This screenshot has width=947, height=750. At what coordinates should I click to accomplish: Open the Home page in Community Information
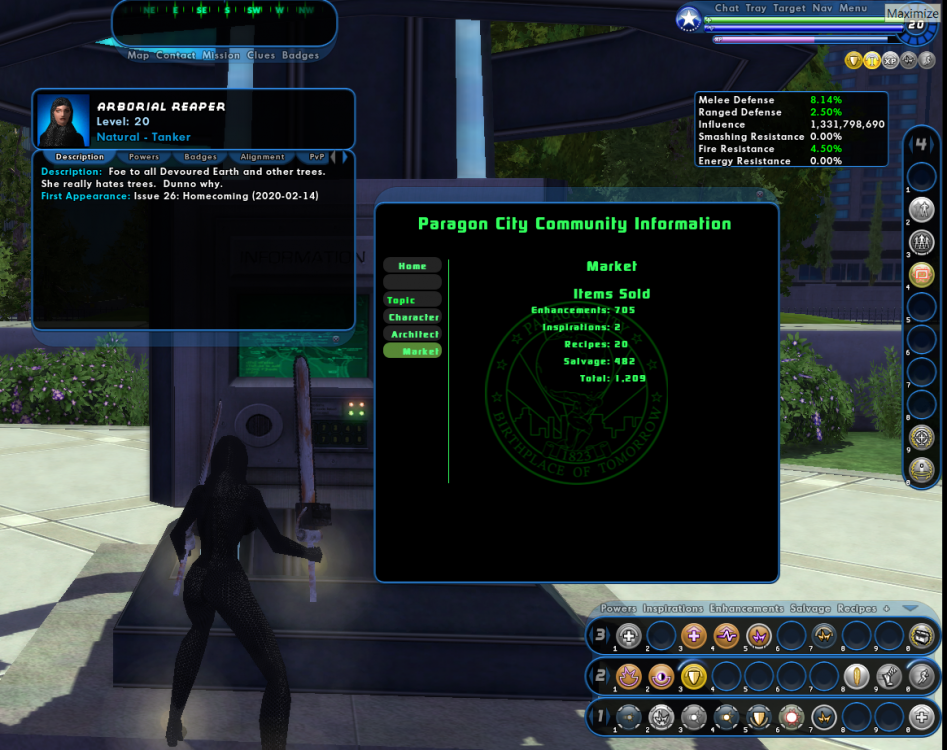pos(412,266)
